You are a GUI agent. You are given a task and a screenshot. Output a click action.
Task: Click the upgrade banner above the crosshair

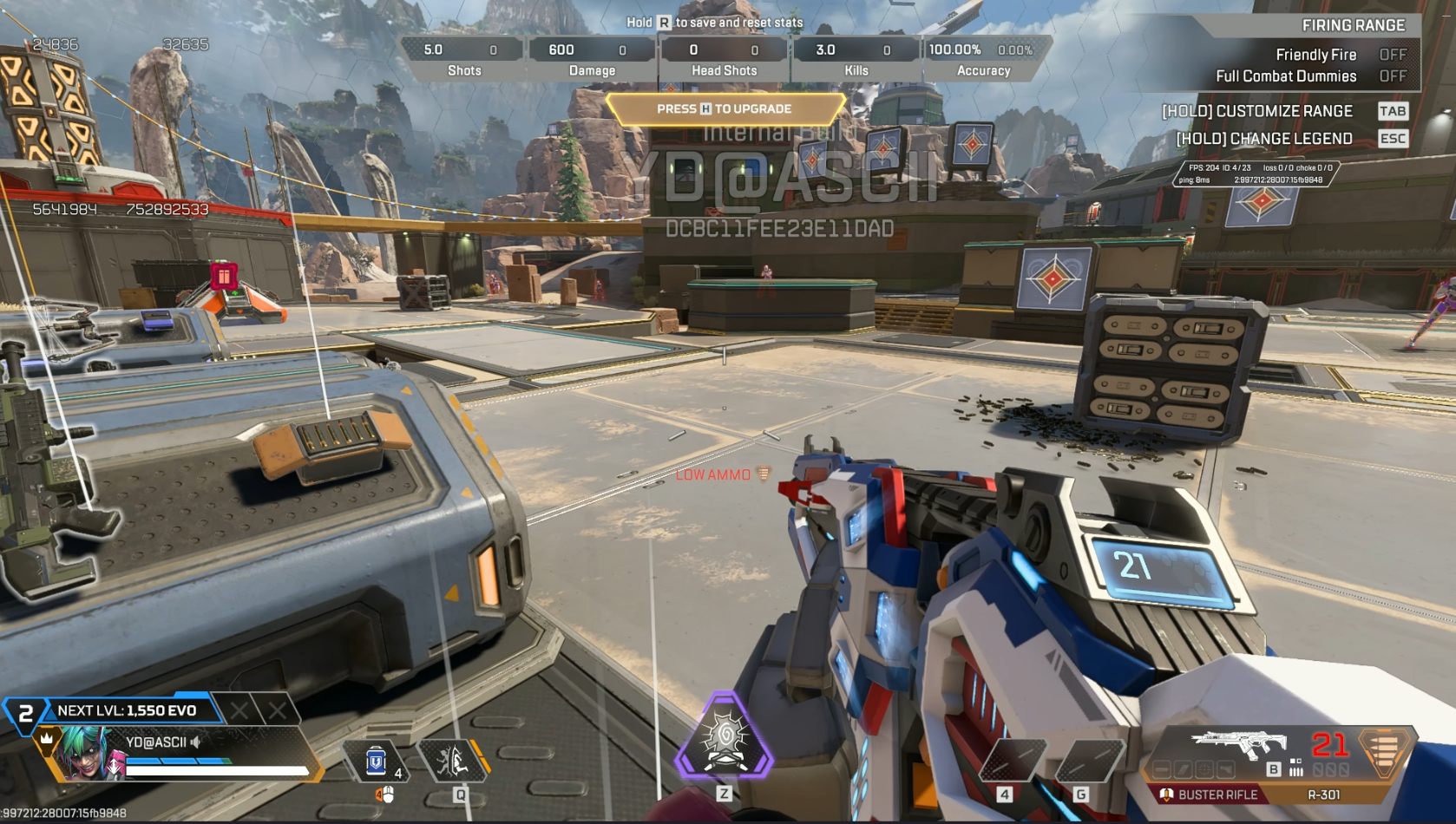click(725, 109)
